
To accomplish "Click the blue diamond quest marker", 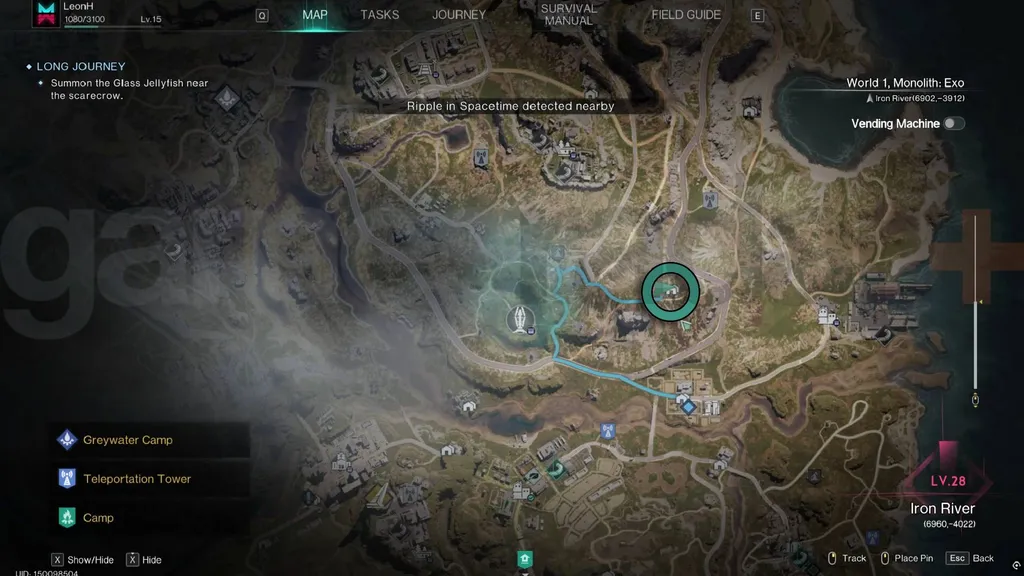I will (x=688, y=406).
